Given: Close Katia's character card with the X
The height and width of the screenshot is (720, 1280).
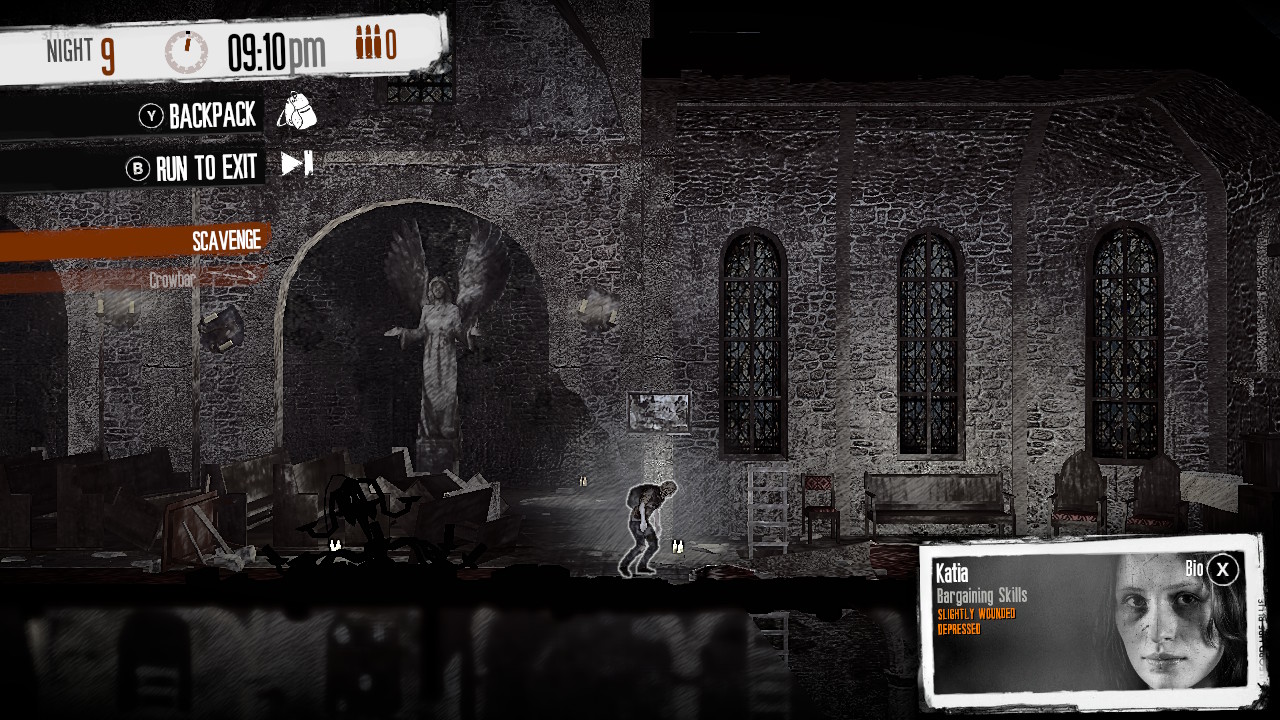Looking at the screenshot, I should [x=1220, y=570].
